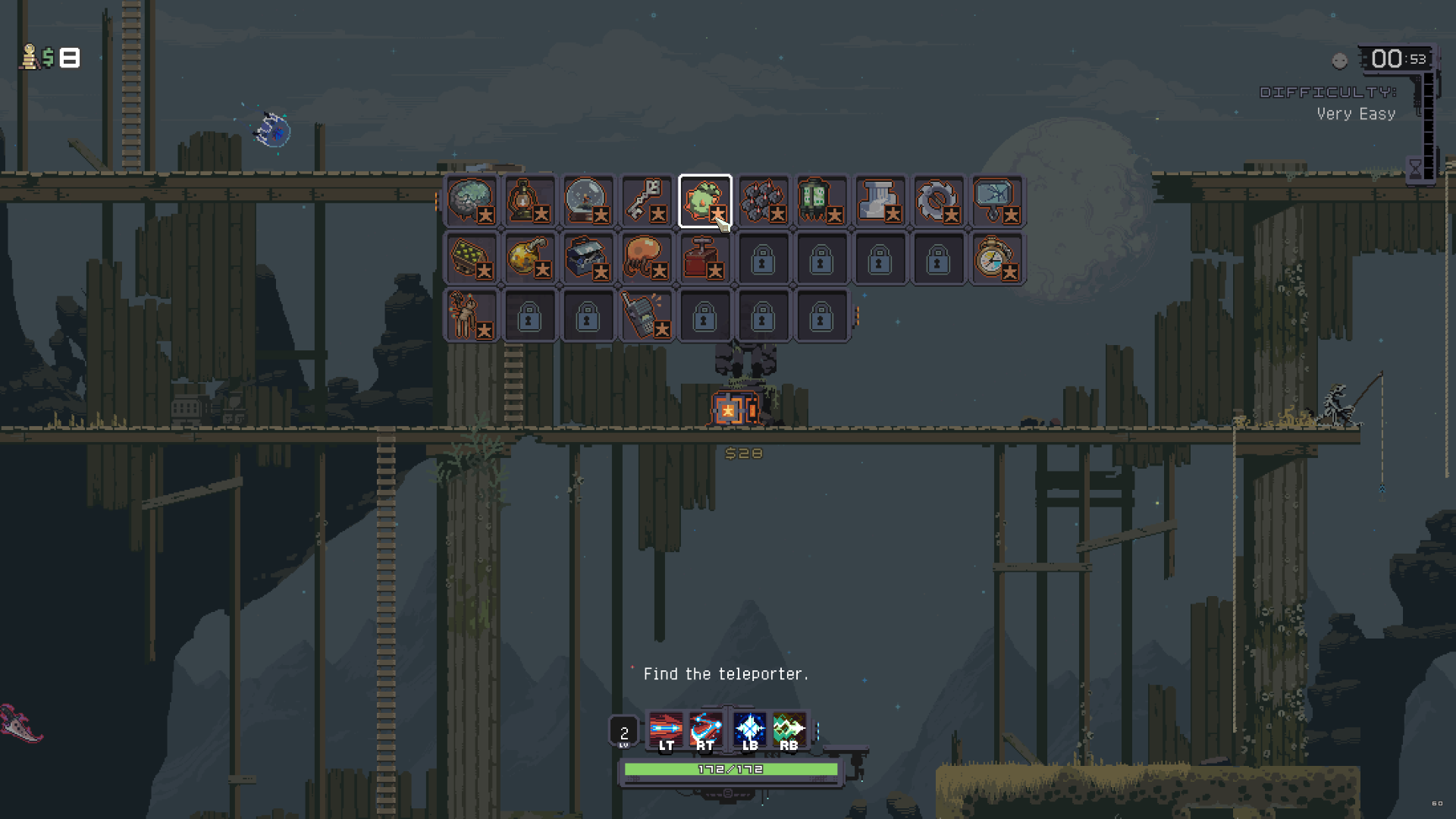The image size is (1456, 819).
Task: Select the spiked mines item
Action: click(764, 201)
